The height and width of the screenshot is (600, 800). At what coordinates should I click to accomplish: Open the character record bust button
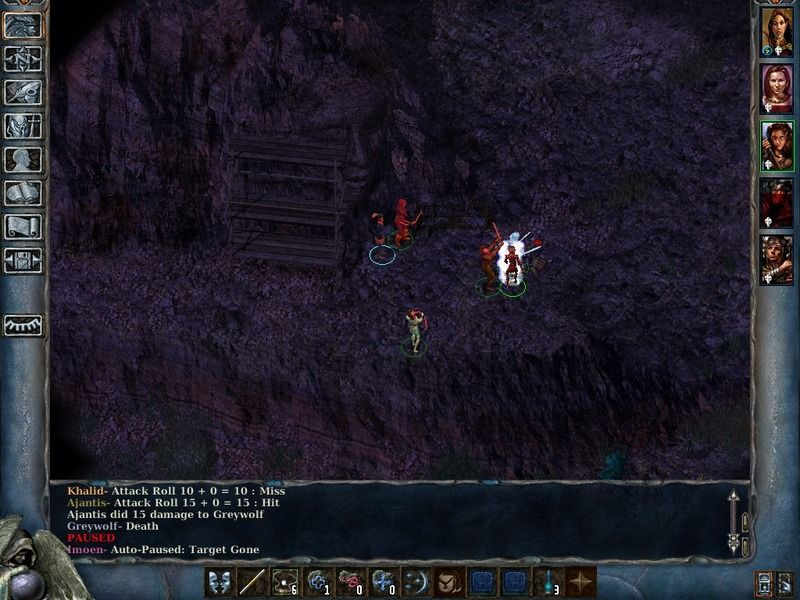24,159
